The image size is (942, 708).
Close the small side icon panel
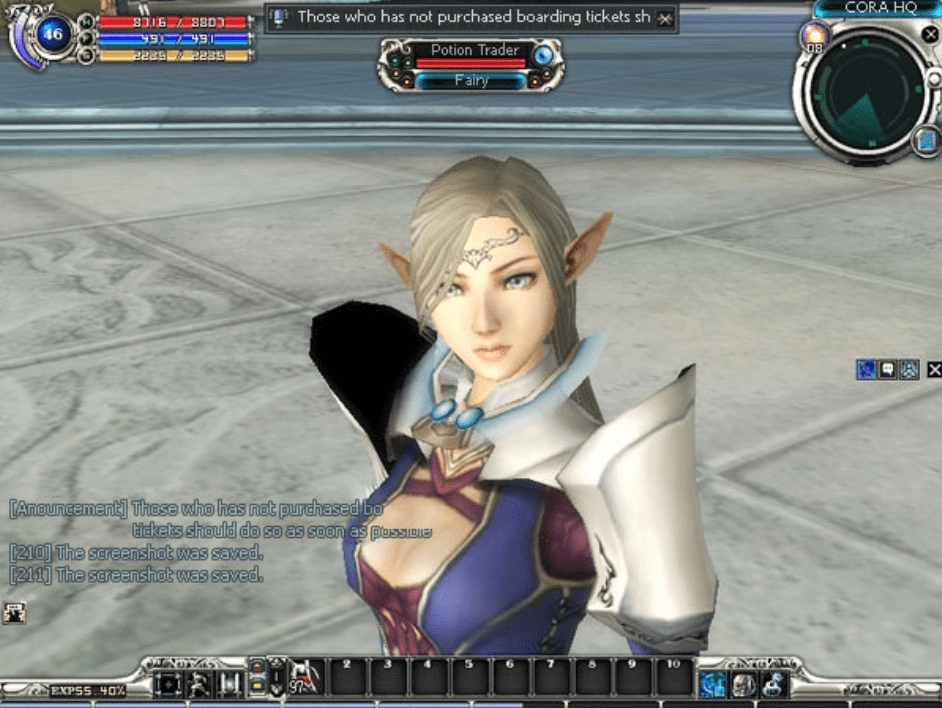(x=934, y=370)
